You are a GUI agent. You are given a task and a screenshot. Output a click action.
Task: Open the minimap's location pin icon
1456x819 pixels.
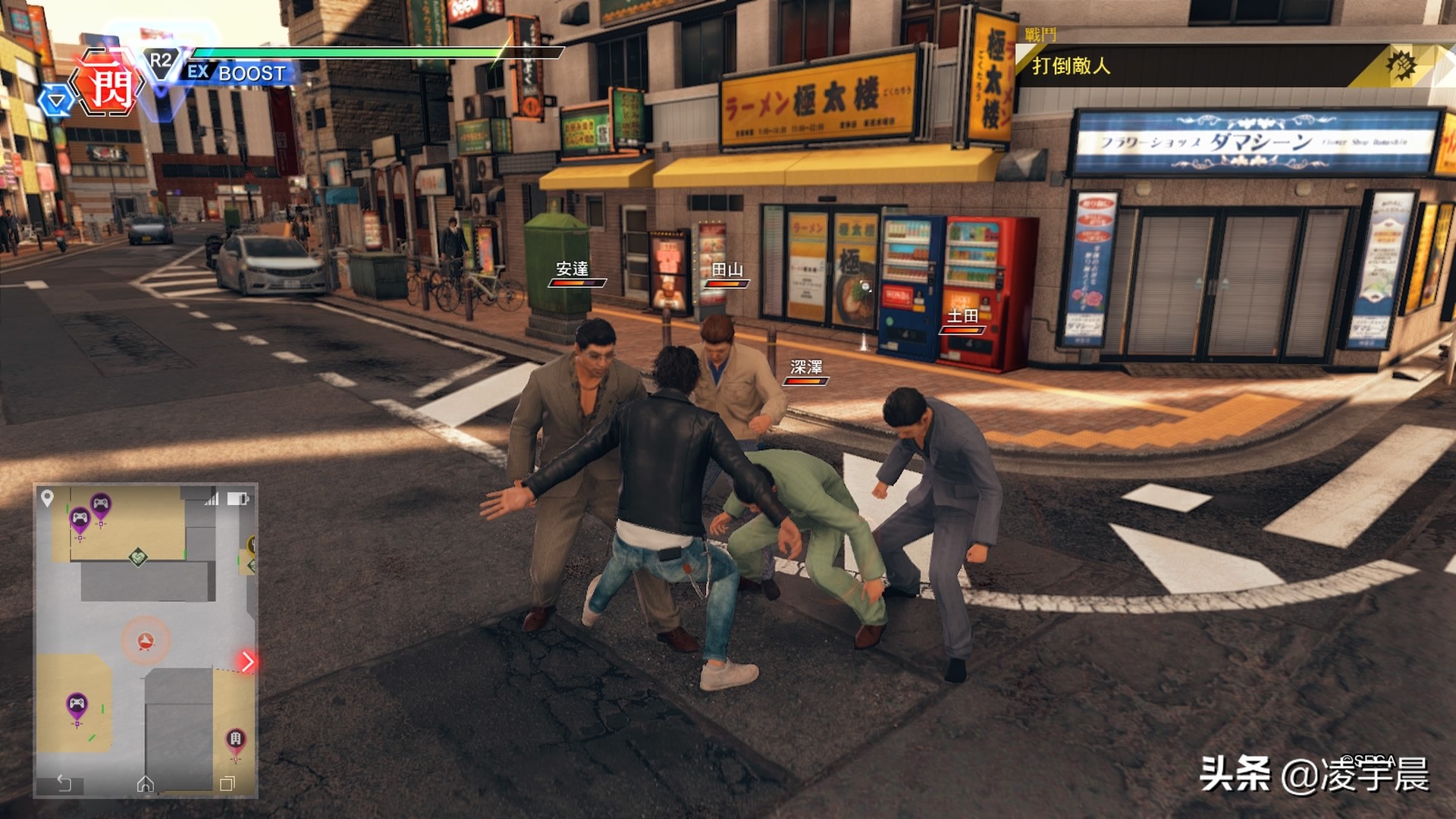47,497
